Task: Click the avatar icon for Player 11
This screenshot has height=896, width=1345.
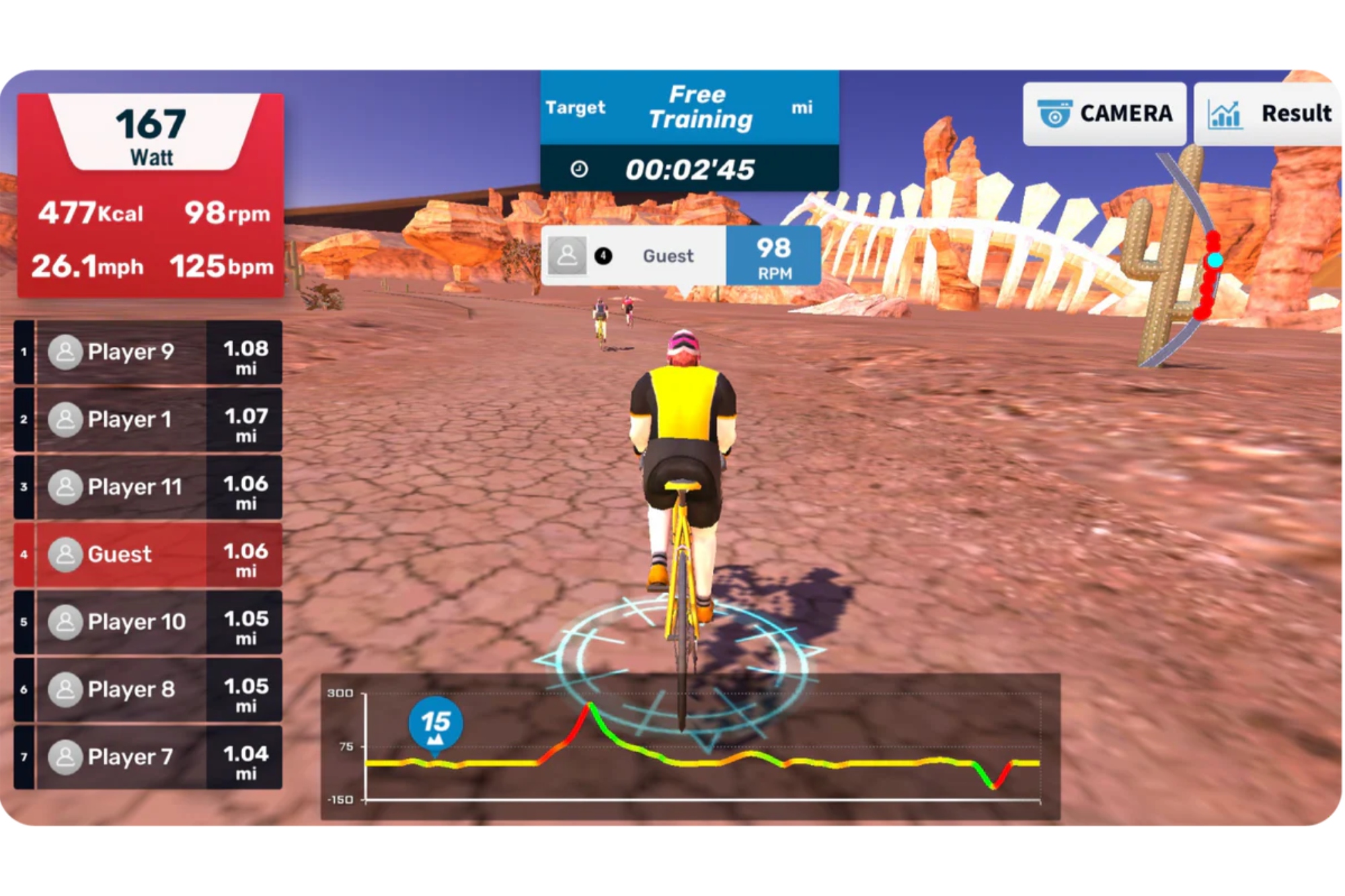Action: click(65, 487)
